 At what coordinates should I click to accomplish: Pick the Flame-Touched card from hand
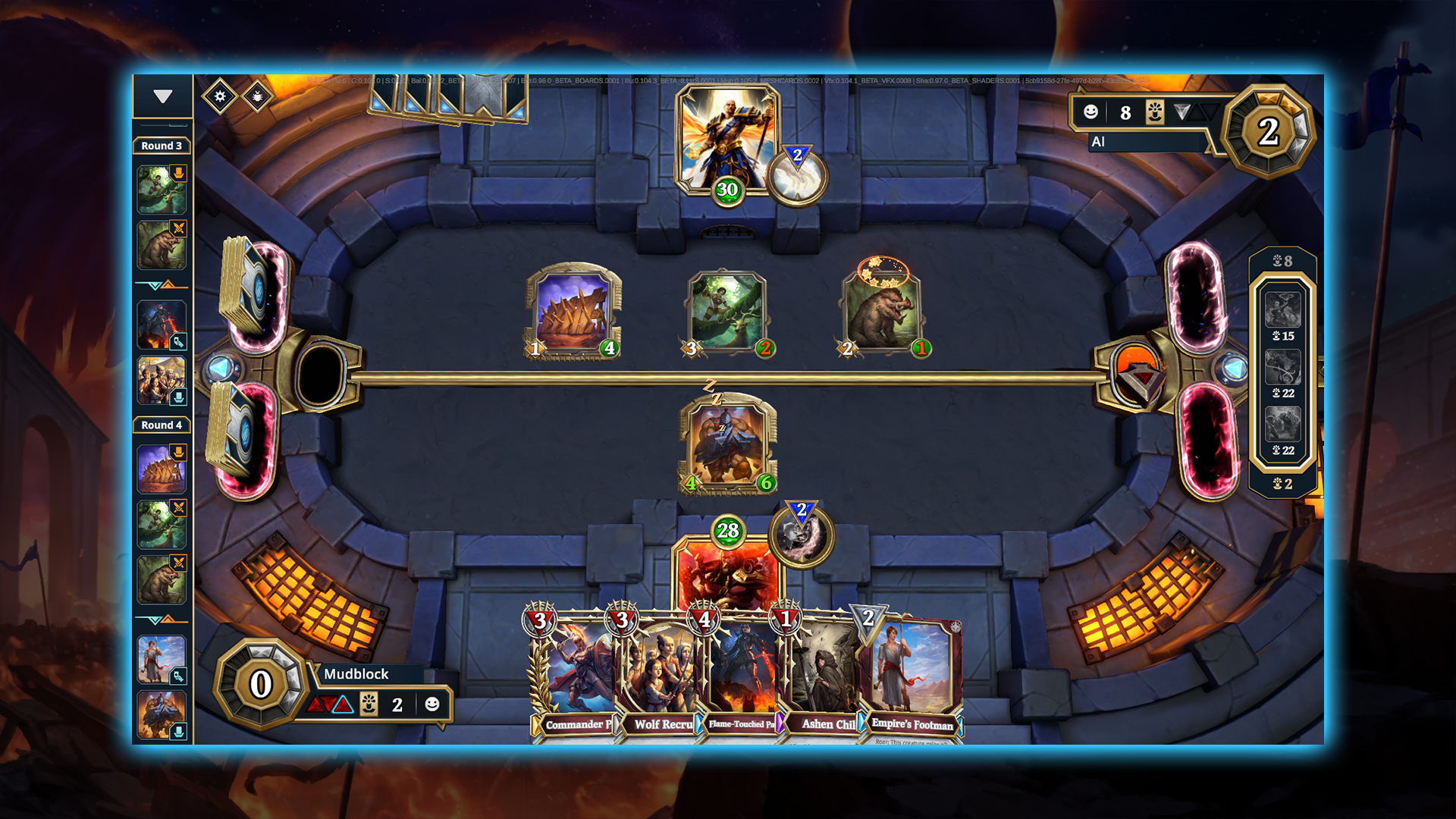coord(740,675)
